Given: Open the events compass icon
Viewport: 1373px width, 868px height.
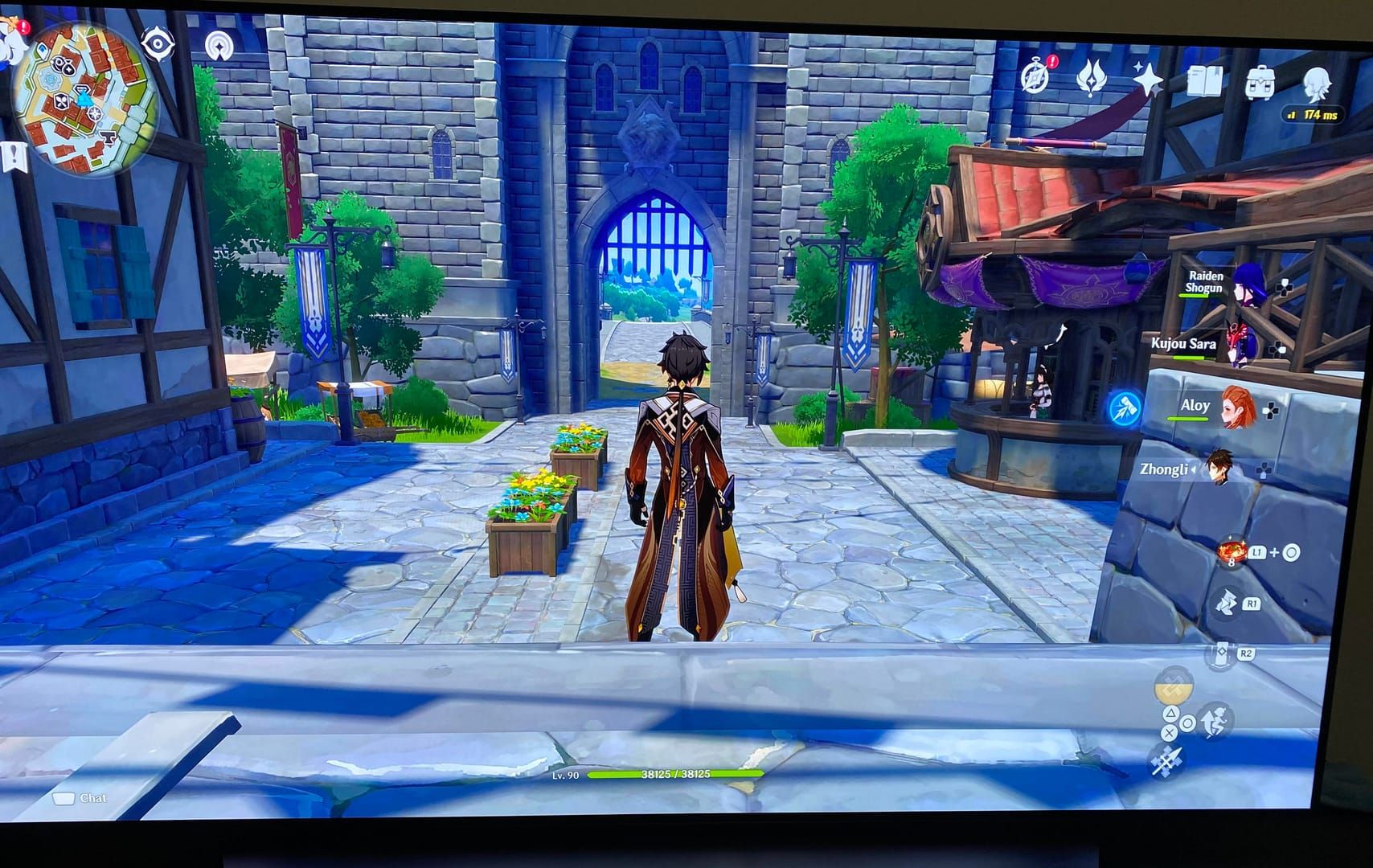Looking at the screenshot, I should pyautogui.click(x=1036, y=76).
